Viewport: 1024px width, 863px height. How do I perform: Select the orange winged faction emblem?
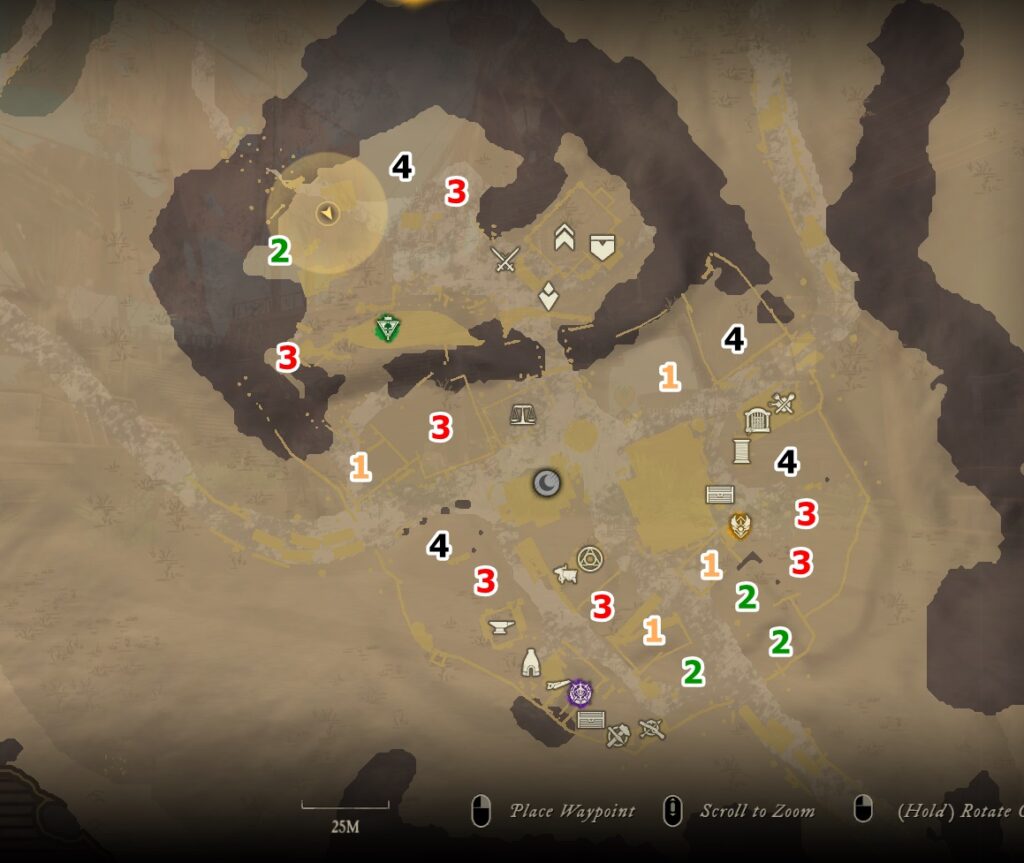[x=740, y=525]
